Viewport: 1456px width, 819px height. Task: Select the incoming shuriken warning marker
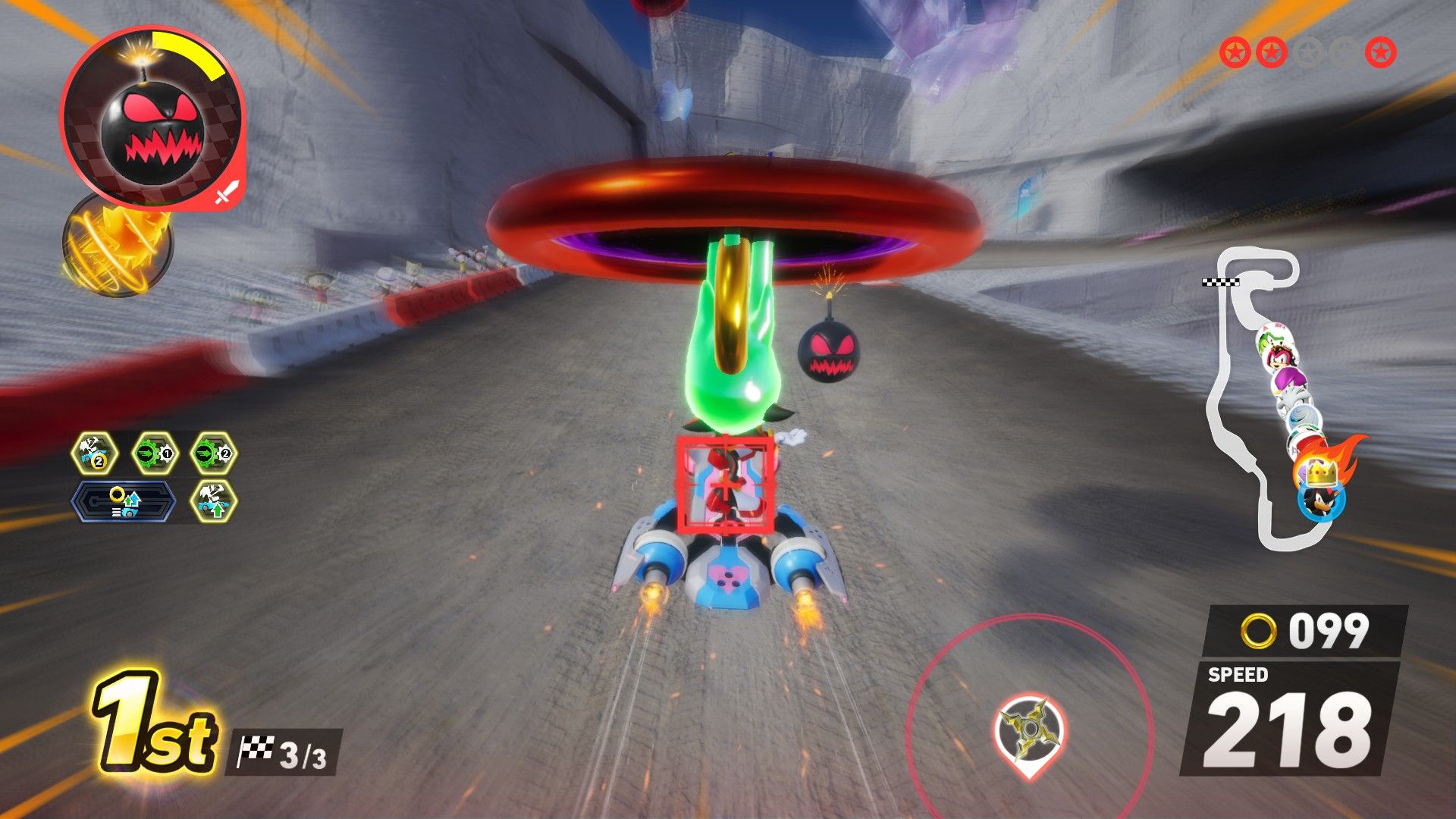point(1030,730)
